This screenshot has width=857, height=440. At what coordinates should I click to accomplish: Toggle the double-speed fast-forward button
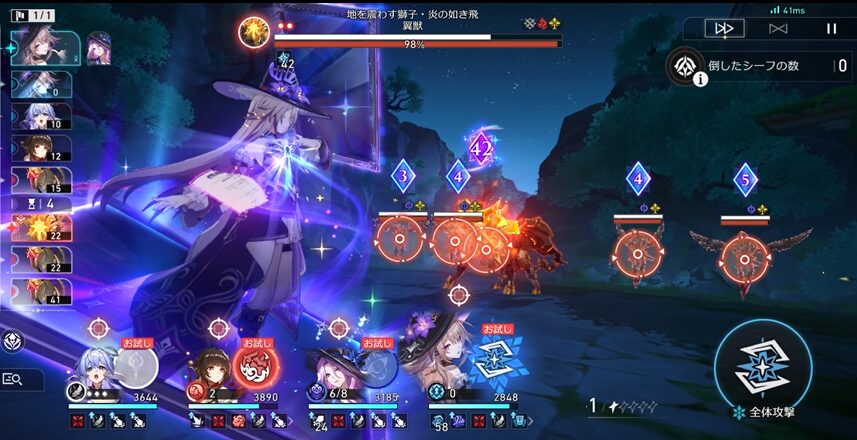pos(723,29)
